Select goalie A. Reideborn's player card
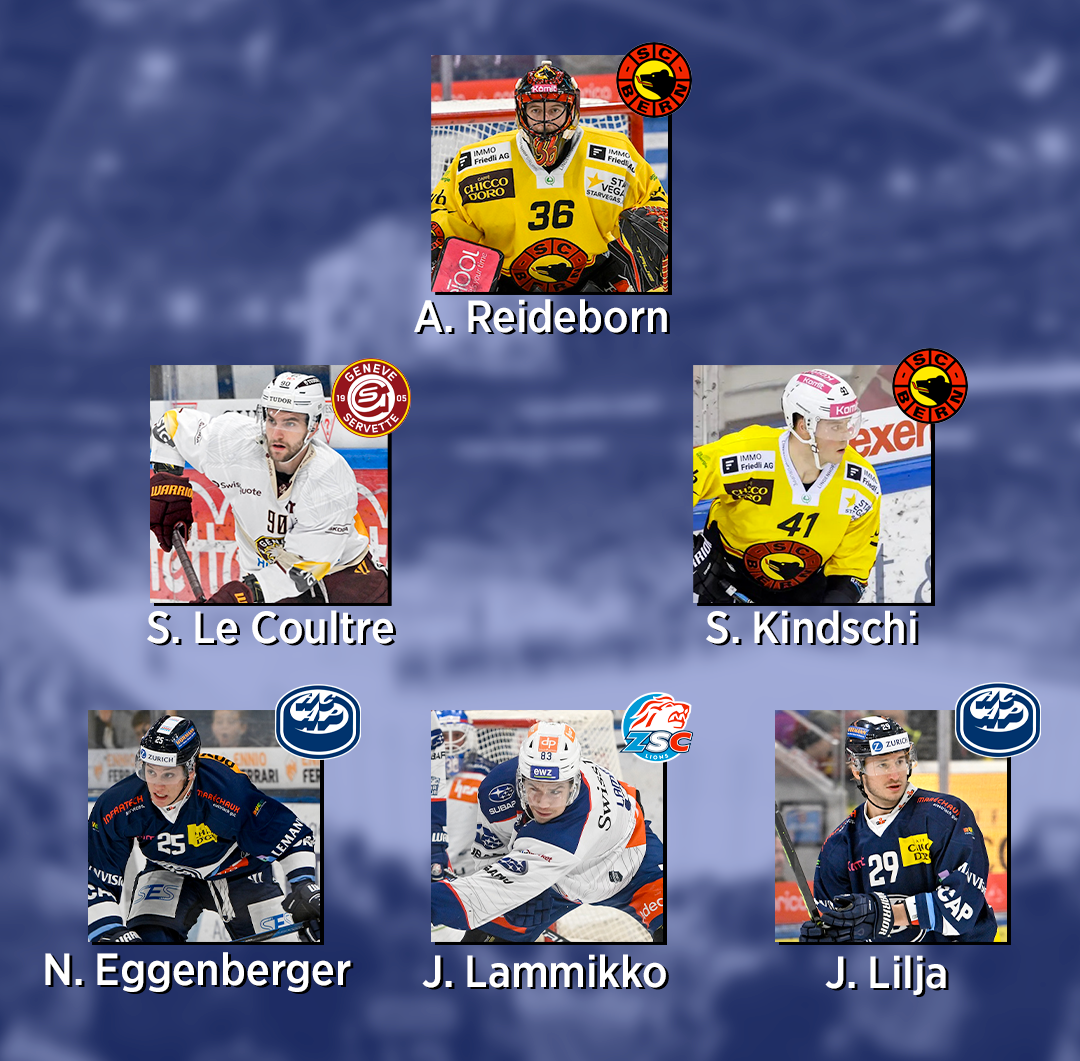 [x=549, y=174]
